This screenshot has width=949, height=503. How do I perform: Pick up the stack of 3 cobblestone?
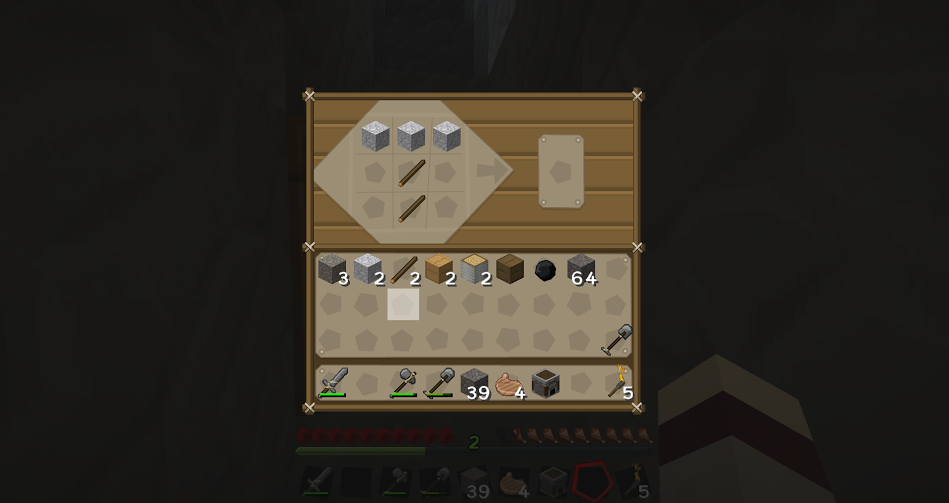332,269
